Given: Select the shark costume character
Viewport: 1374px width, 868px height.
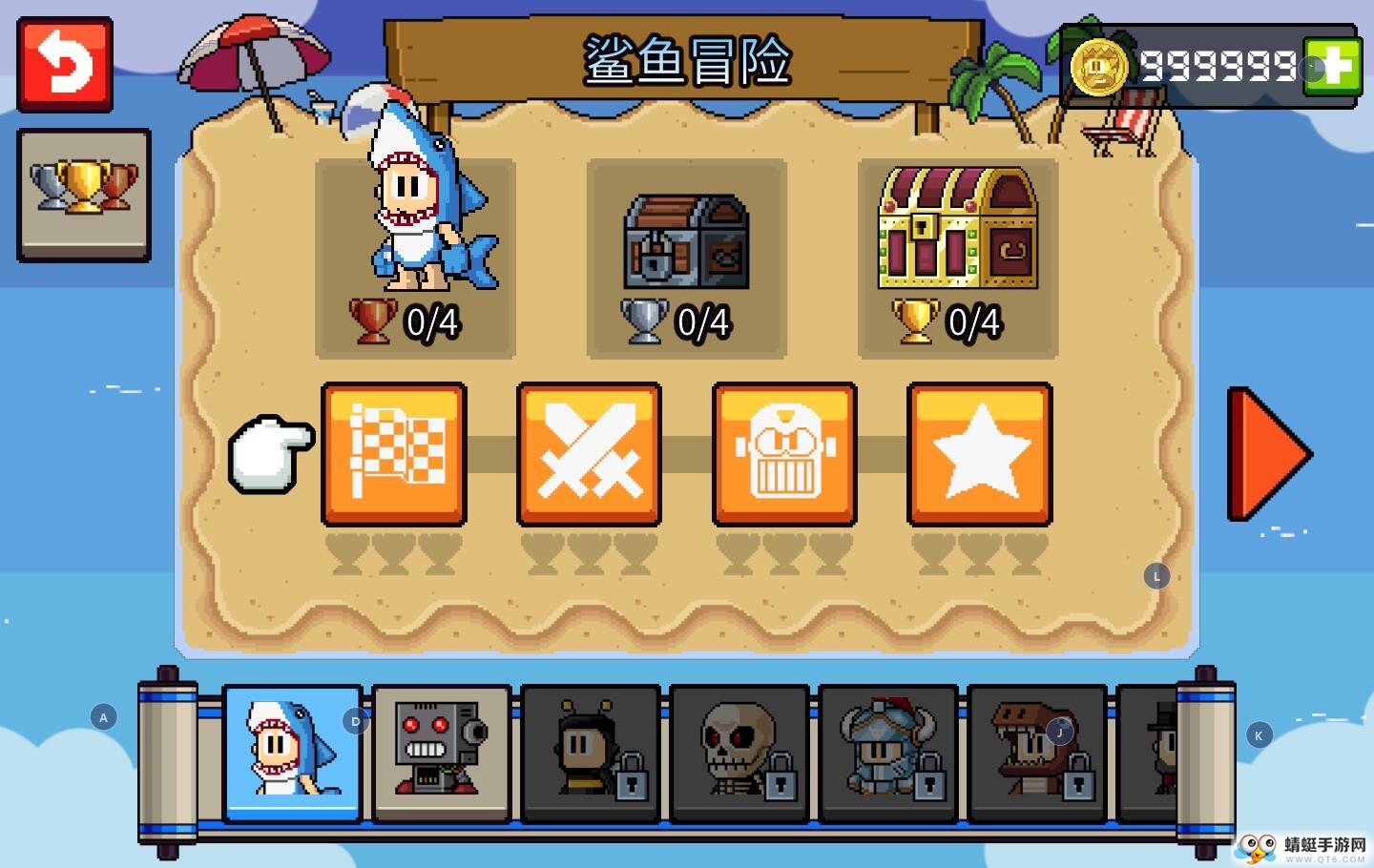Looking at the screenshot, I should coord(292,752).
